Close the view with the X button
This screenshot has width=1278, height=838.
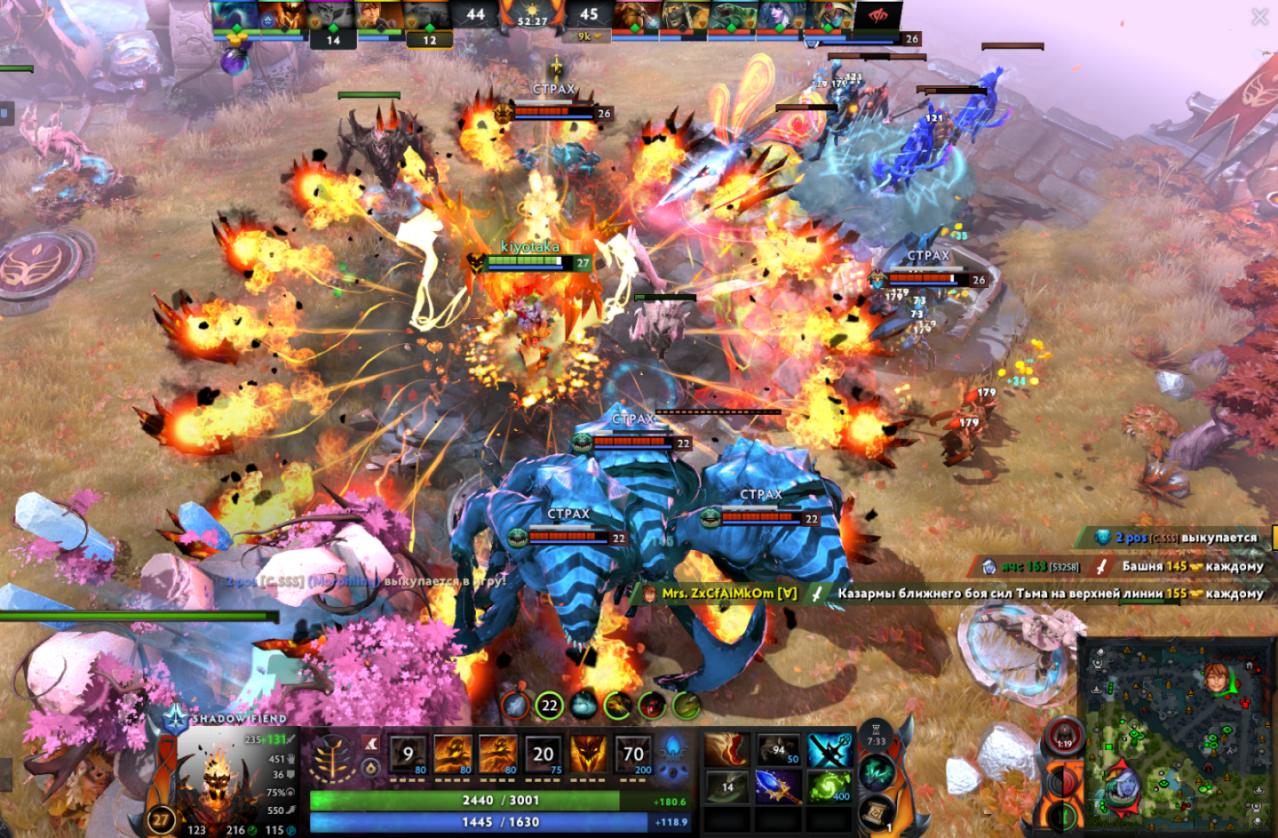tap(1259, 17)
